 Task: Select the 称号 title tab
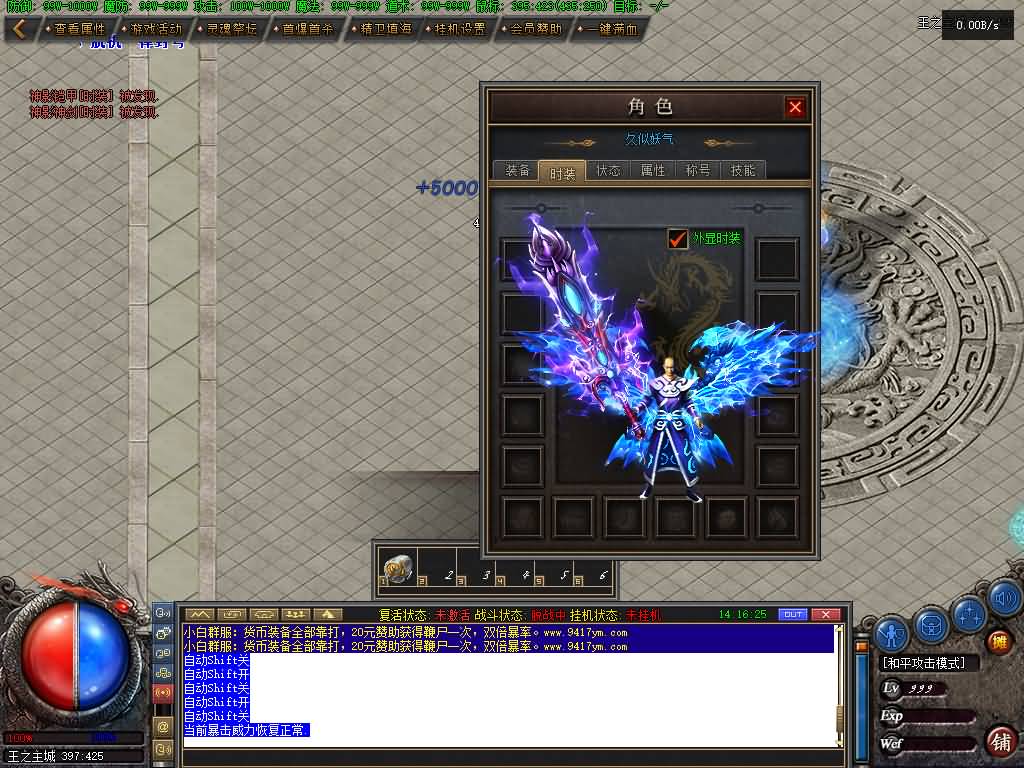[x=698, y=171]
